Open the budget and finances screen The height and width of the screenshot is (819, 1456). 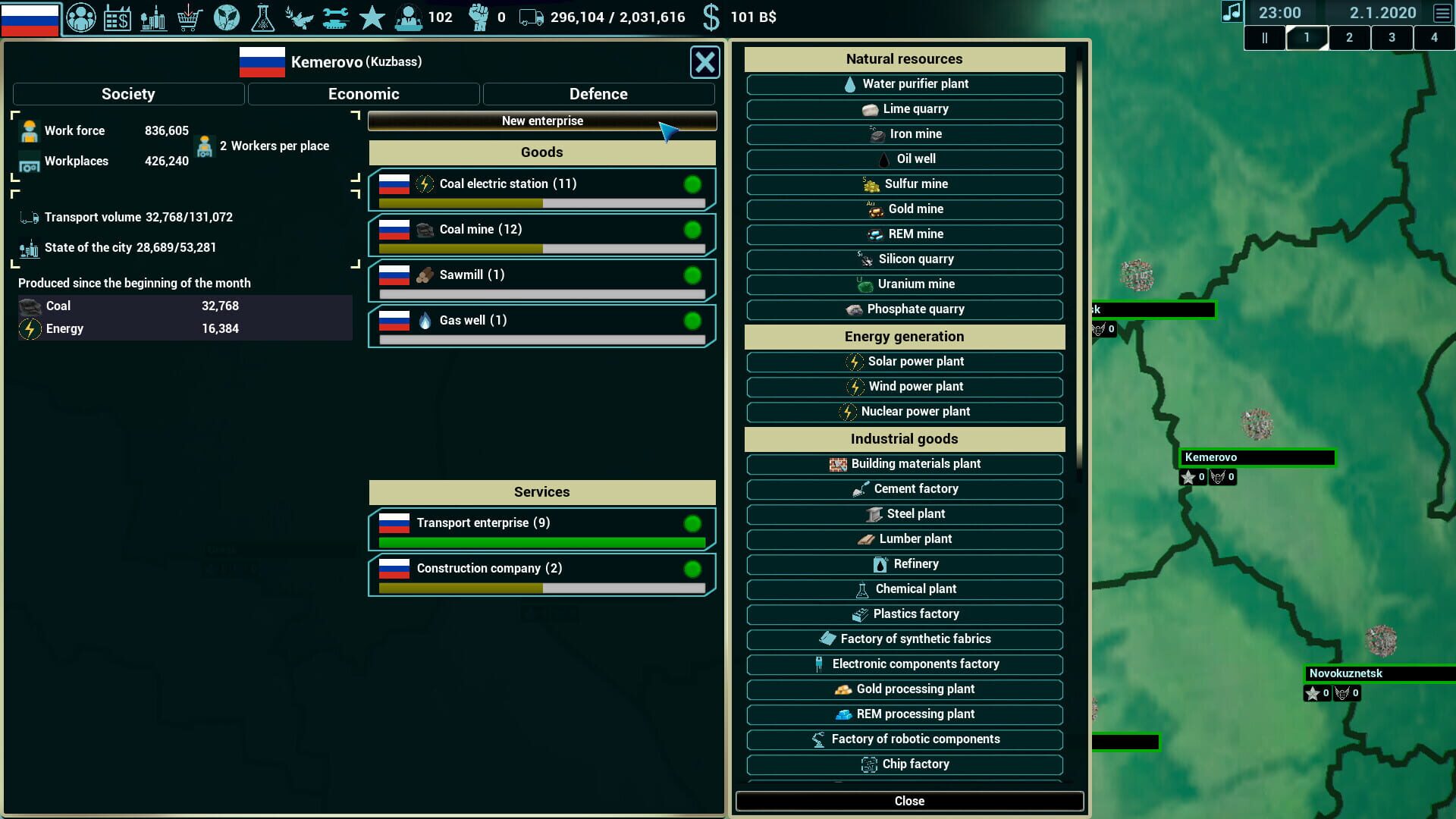click(118, 17)
